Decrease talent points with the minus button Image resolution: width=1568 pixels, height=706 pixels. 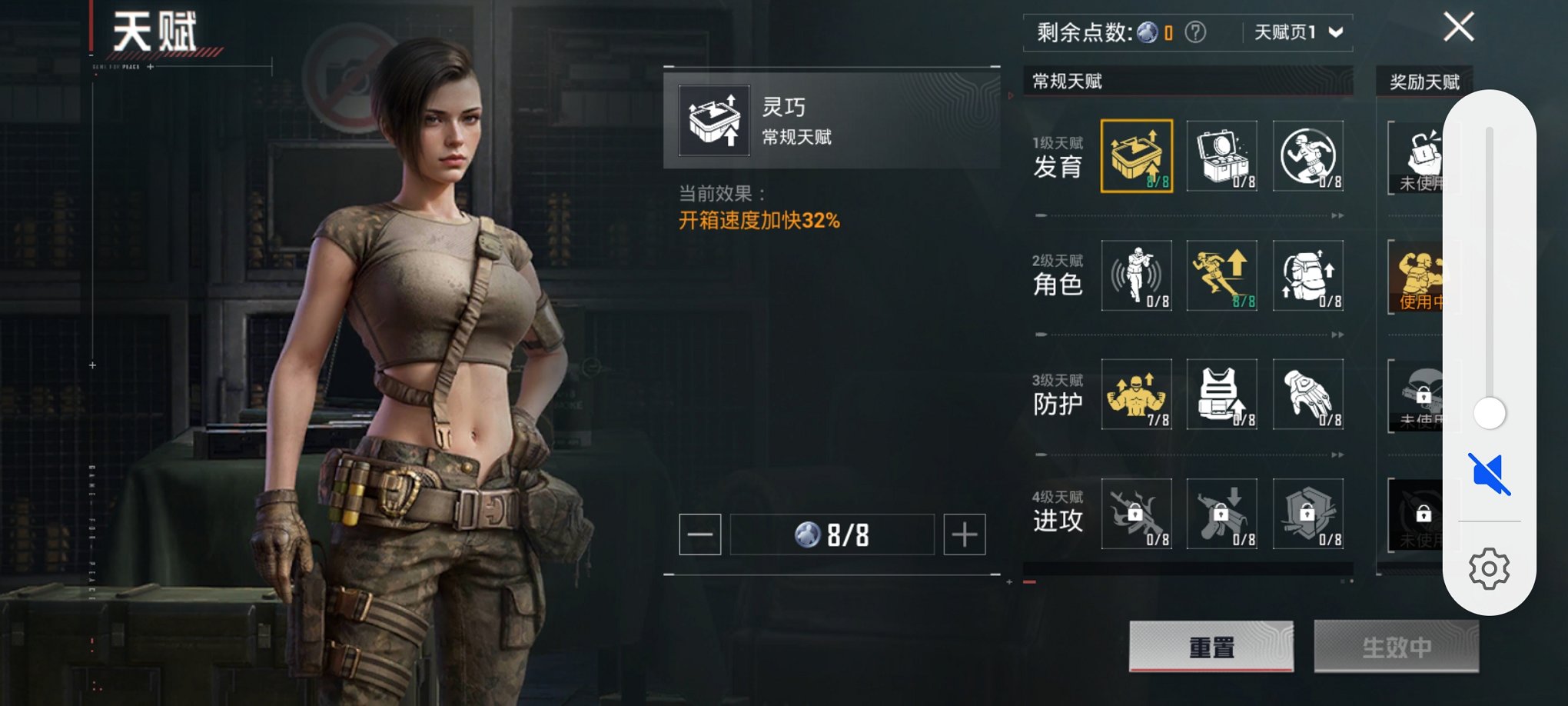pos(699,534)
